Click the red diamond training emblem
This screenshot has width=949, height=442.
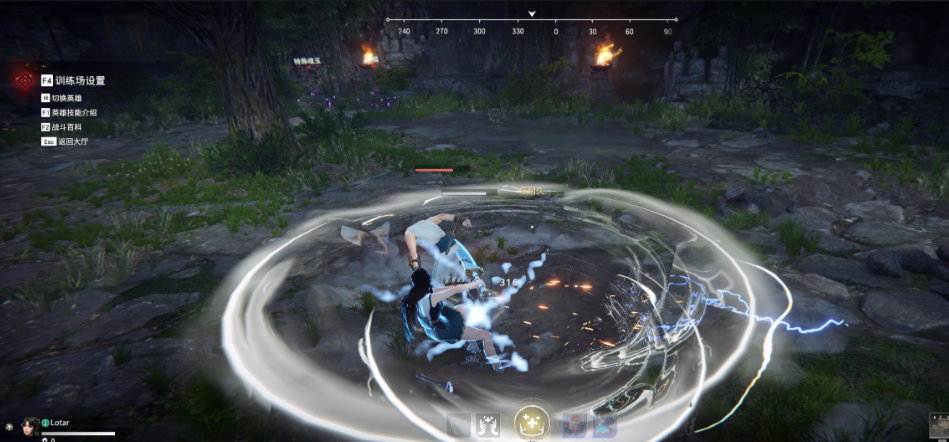pyautogui.click(x=22, y=80)
